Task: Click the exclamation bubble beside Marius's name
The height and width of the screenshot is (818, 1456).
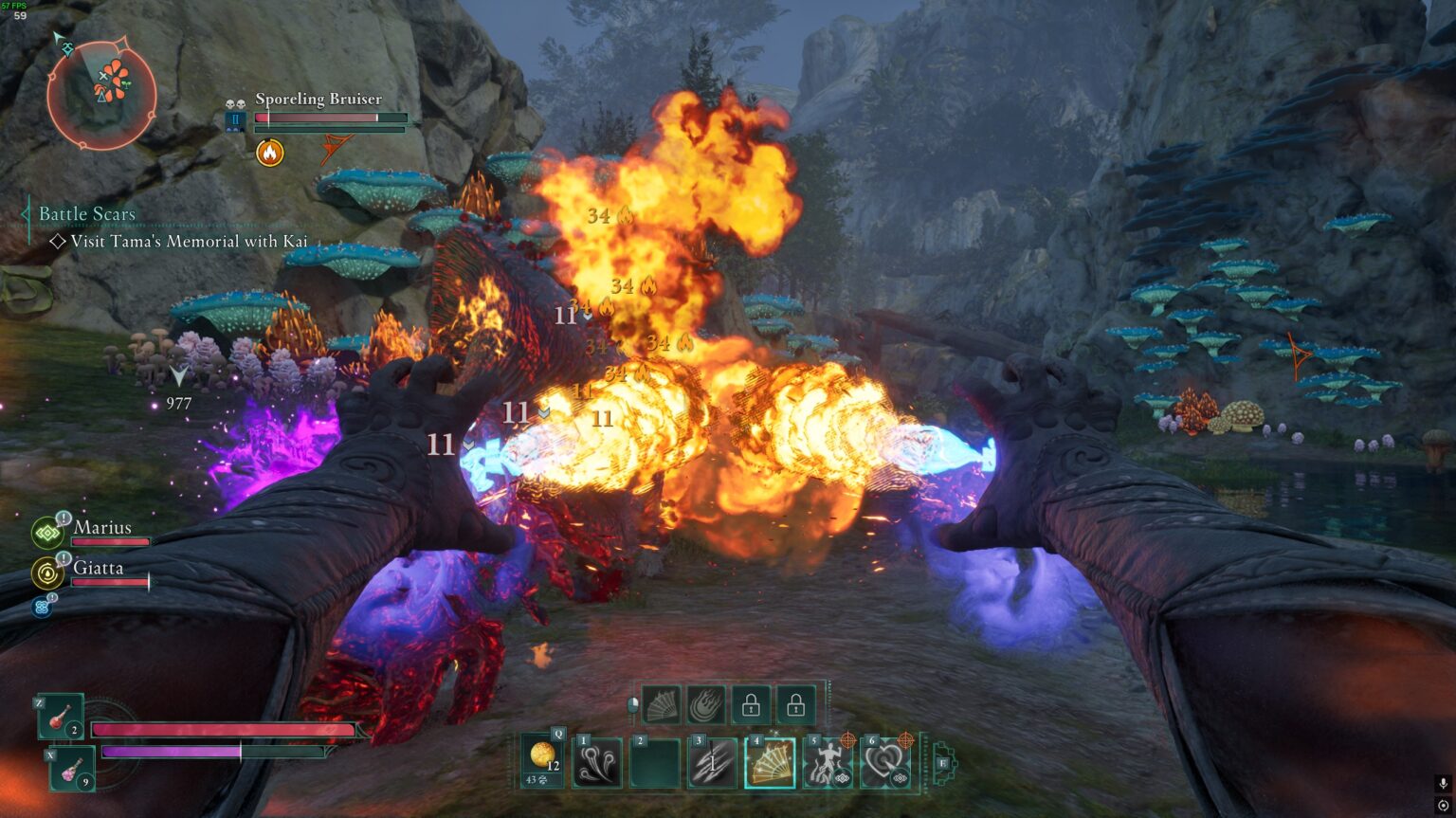Action: [64, 518]
